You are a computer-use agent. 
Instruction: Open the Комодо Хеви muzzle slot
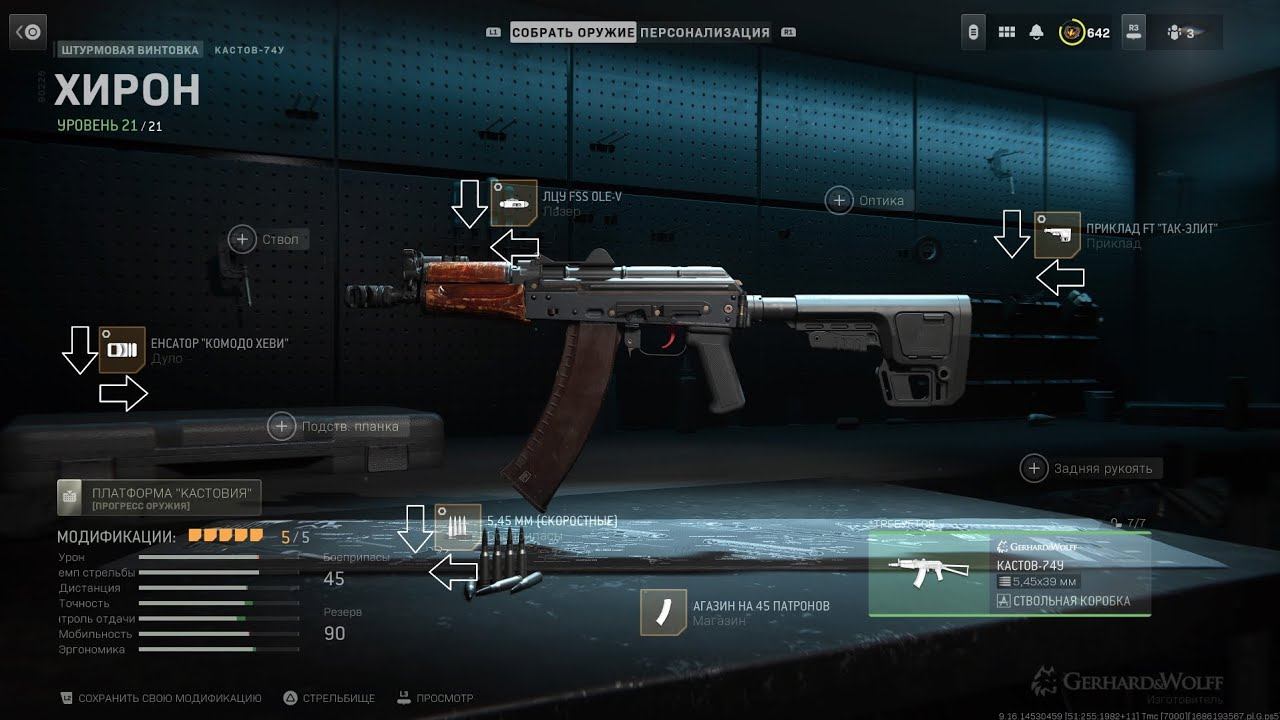122,350
